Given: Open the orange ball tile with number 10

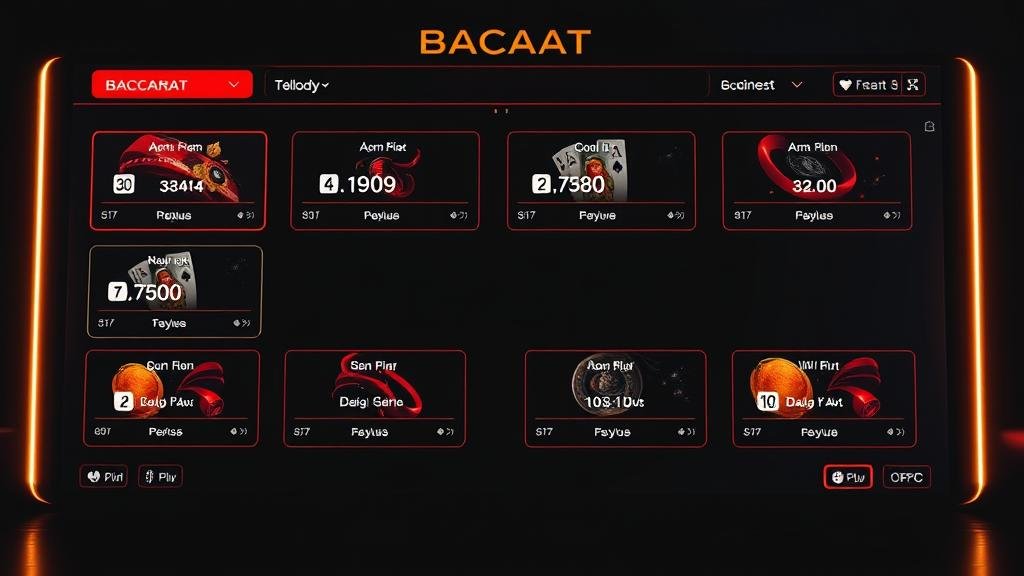Looking at the screenshot, I should tap(823, 398).
